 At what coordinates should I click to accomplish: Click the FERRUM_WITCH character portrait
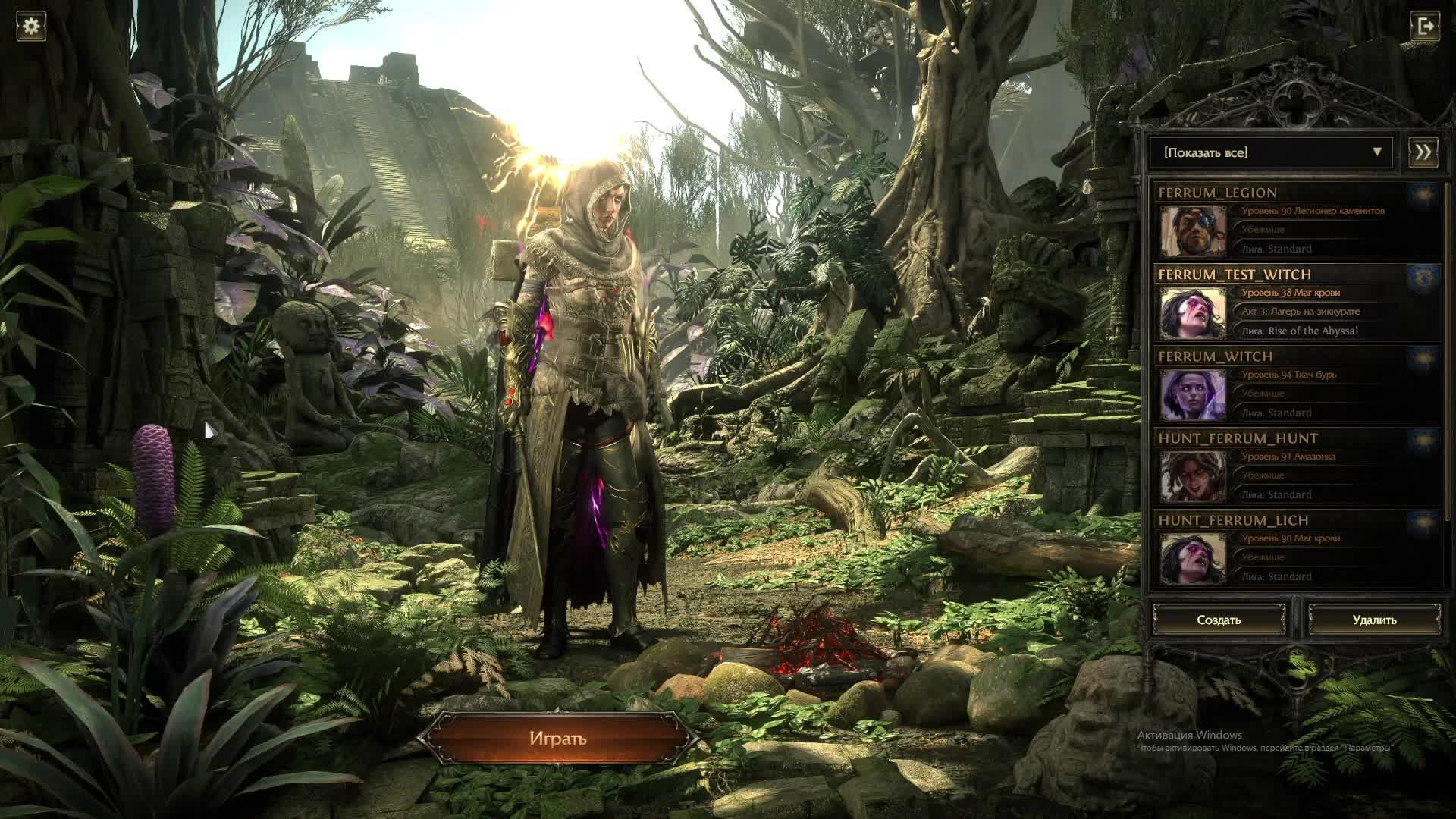1193,394
